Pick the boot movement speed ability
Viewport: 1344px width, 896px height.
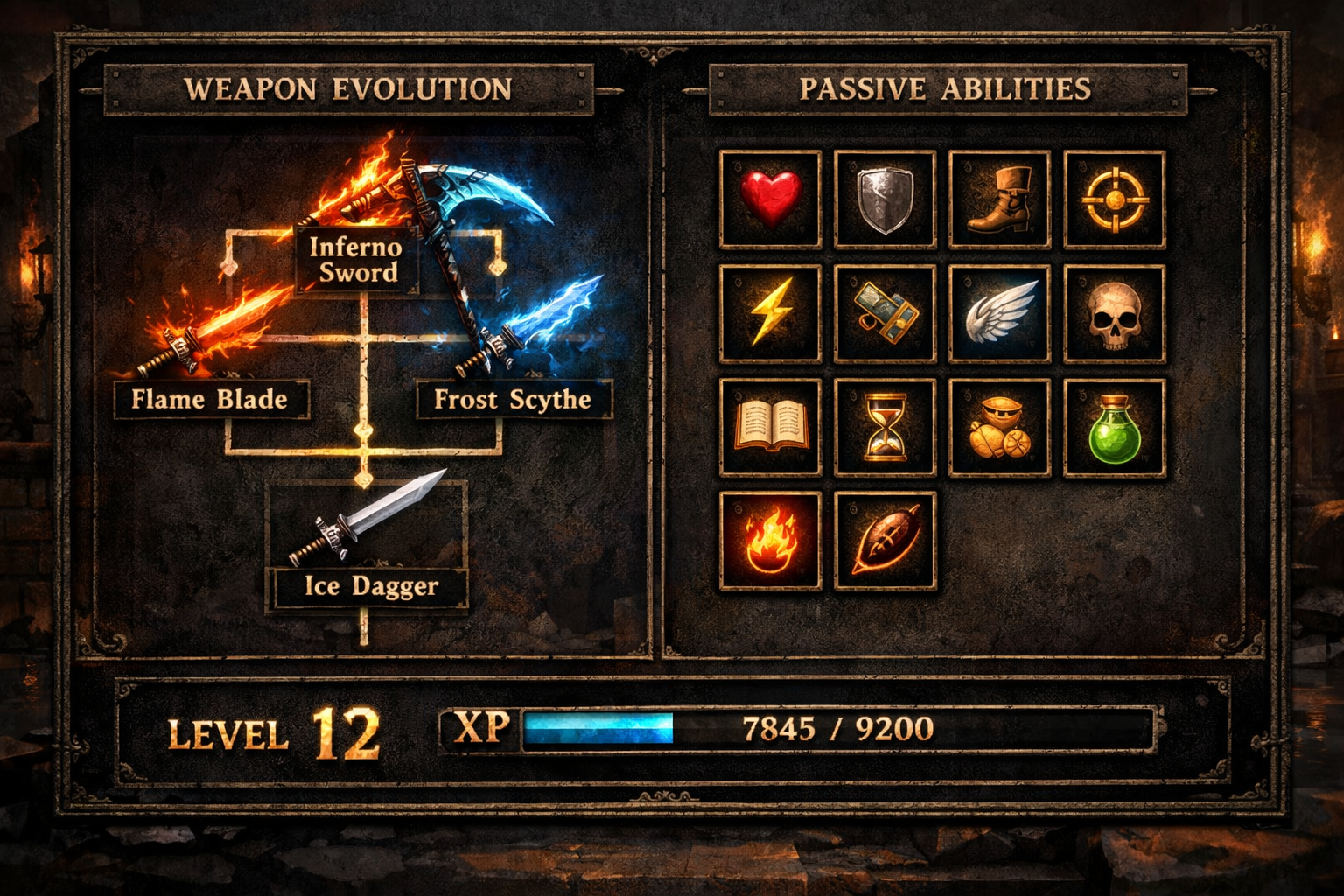pos(1001,199)
